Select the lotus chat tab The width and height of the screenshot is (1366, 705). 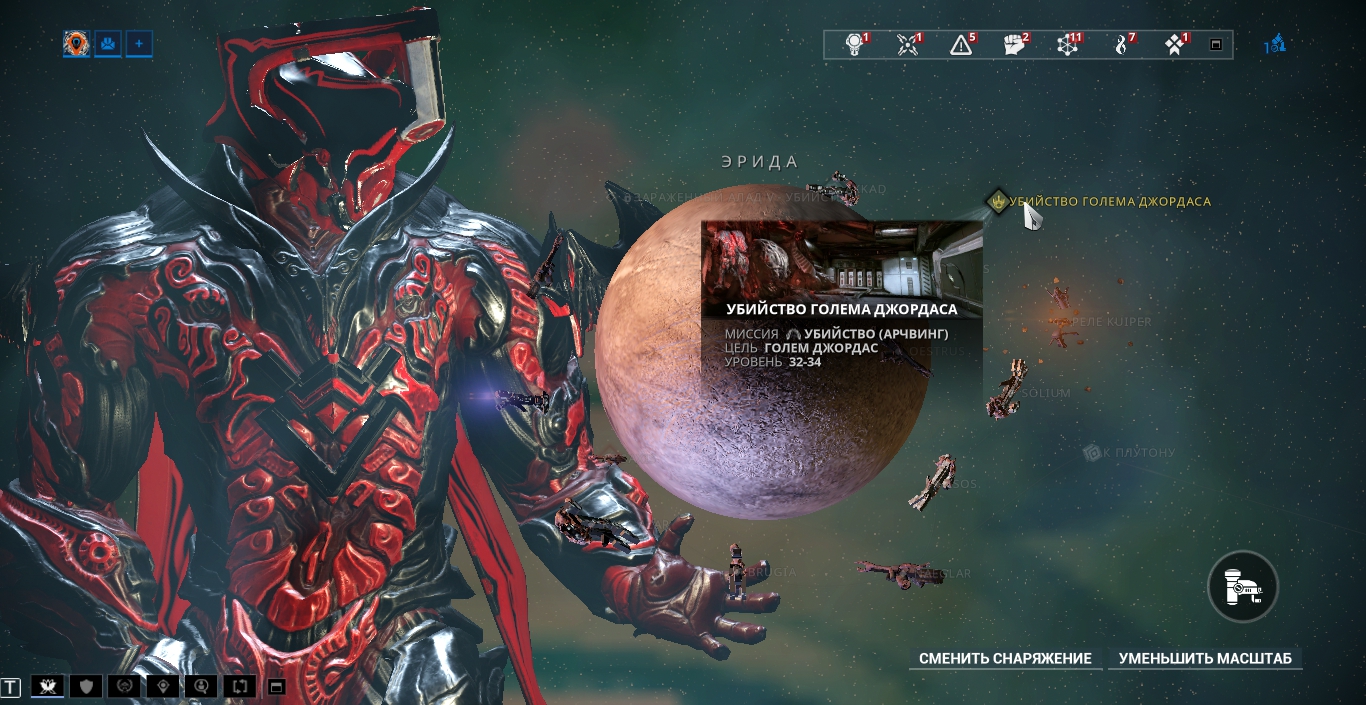click(x=47, y=686)
